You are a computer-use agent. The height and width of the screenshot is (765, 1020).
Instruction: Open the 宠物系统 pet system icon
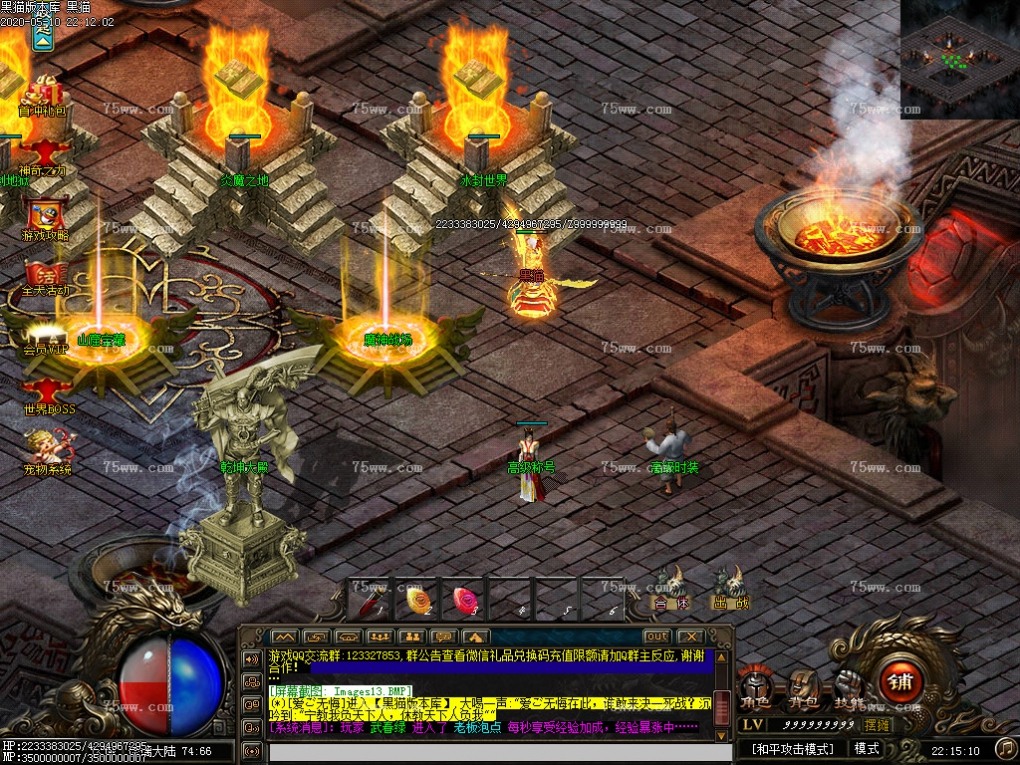point(46,452)
